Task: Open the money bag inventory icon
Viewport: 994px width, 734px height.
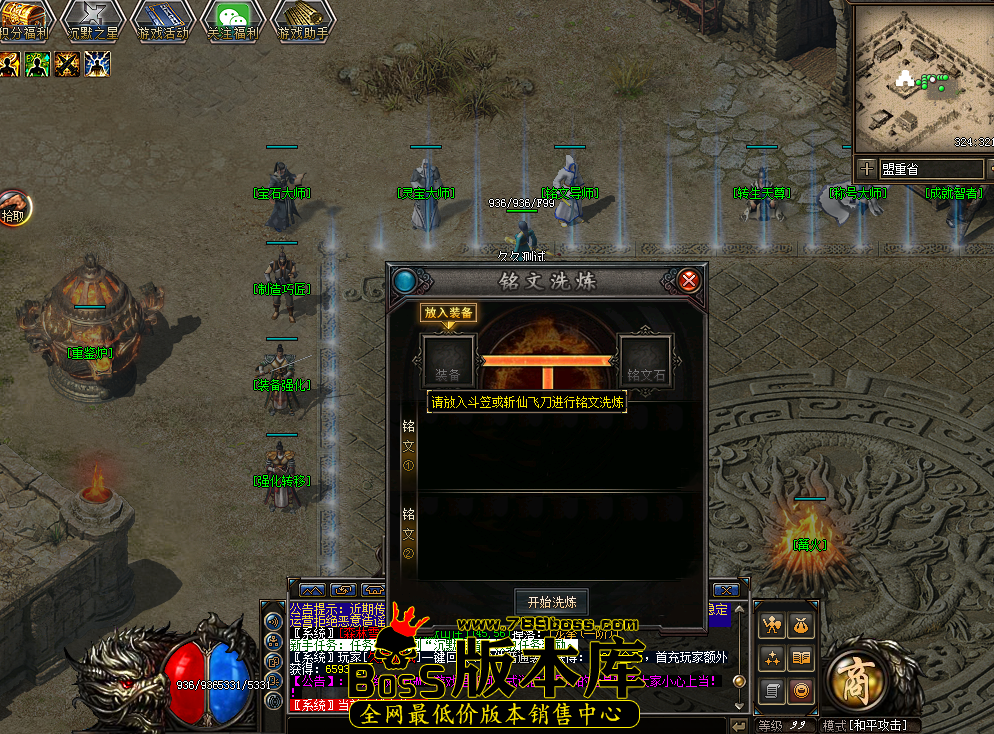Action: click(801, 626)
